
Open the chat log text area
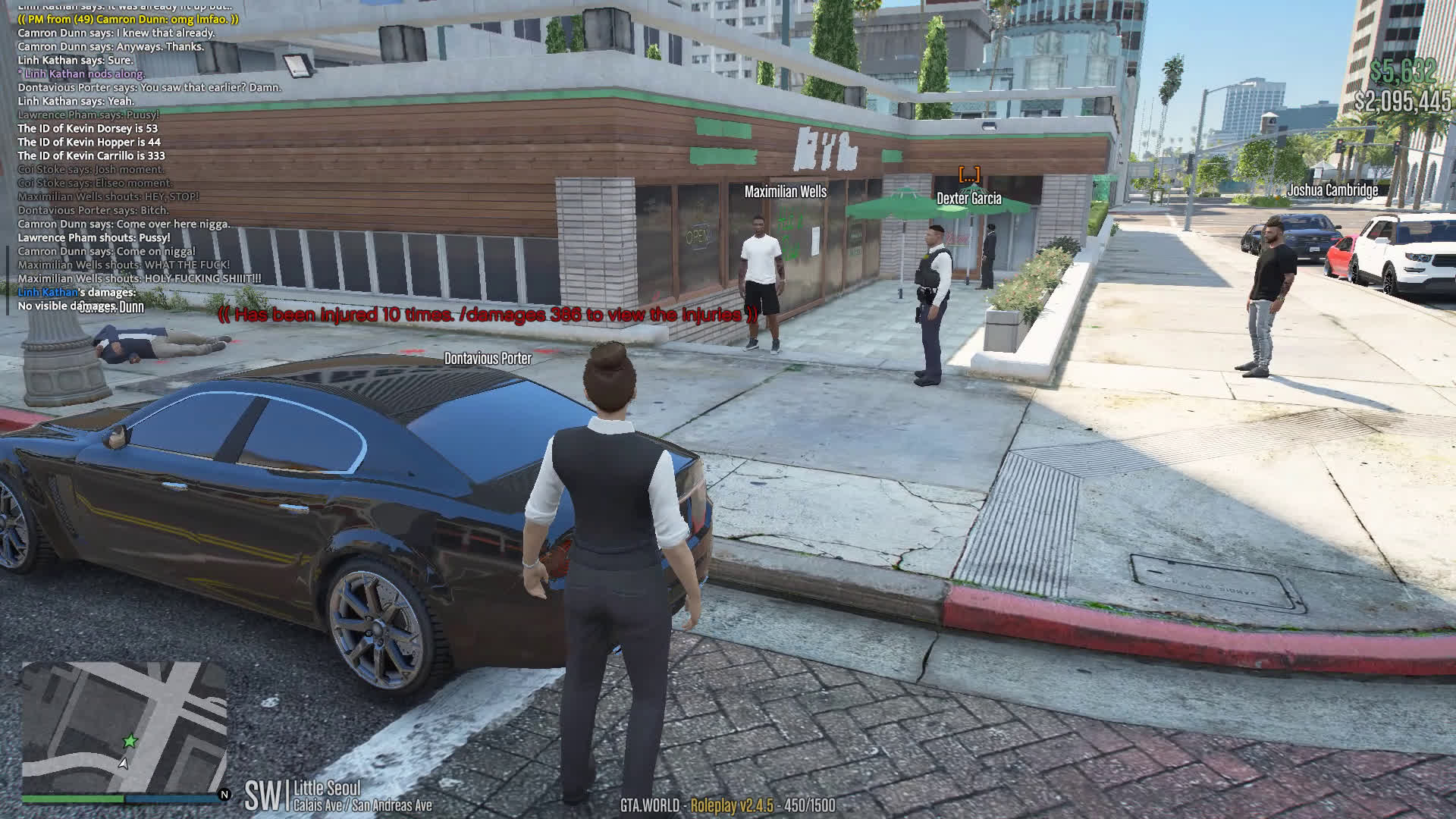pos(144,155)
